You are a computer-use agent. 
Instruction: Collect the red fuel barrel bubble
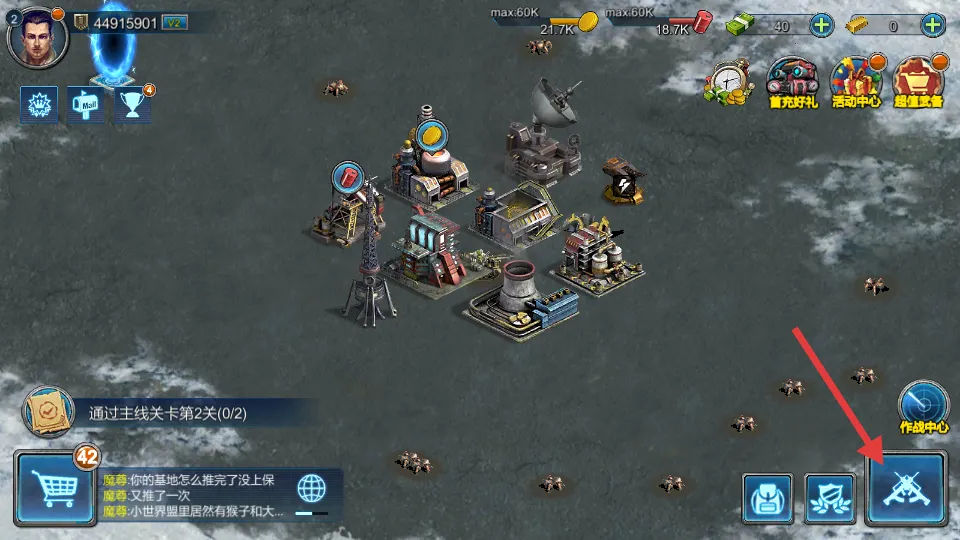pyautogui.click(x=348, y=178)
